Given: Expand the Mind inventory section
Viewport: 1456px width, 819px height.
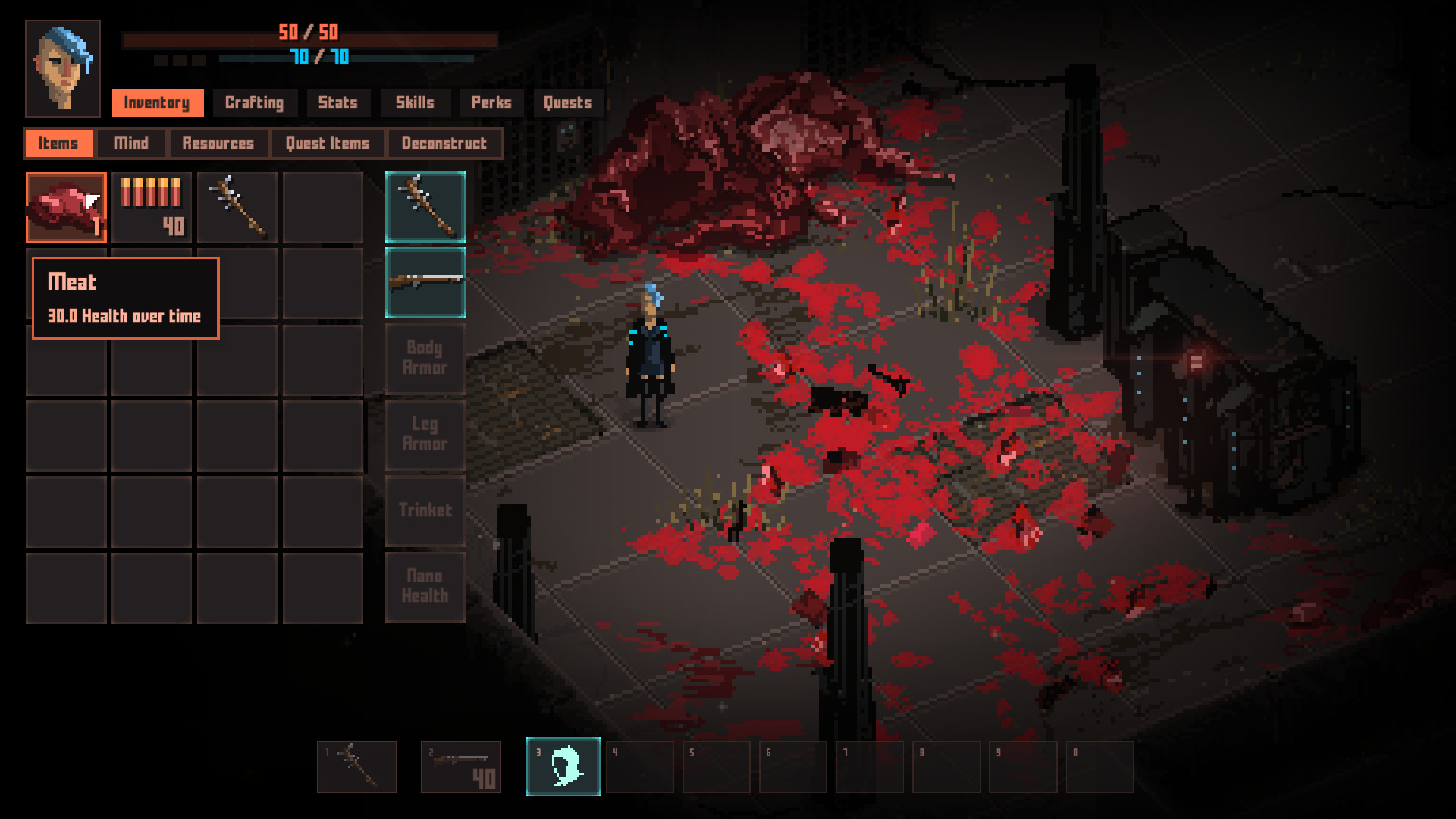Looking at the screenshot, I should (130, 143).
